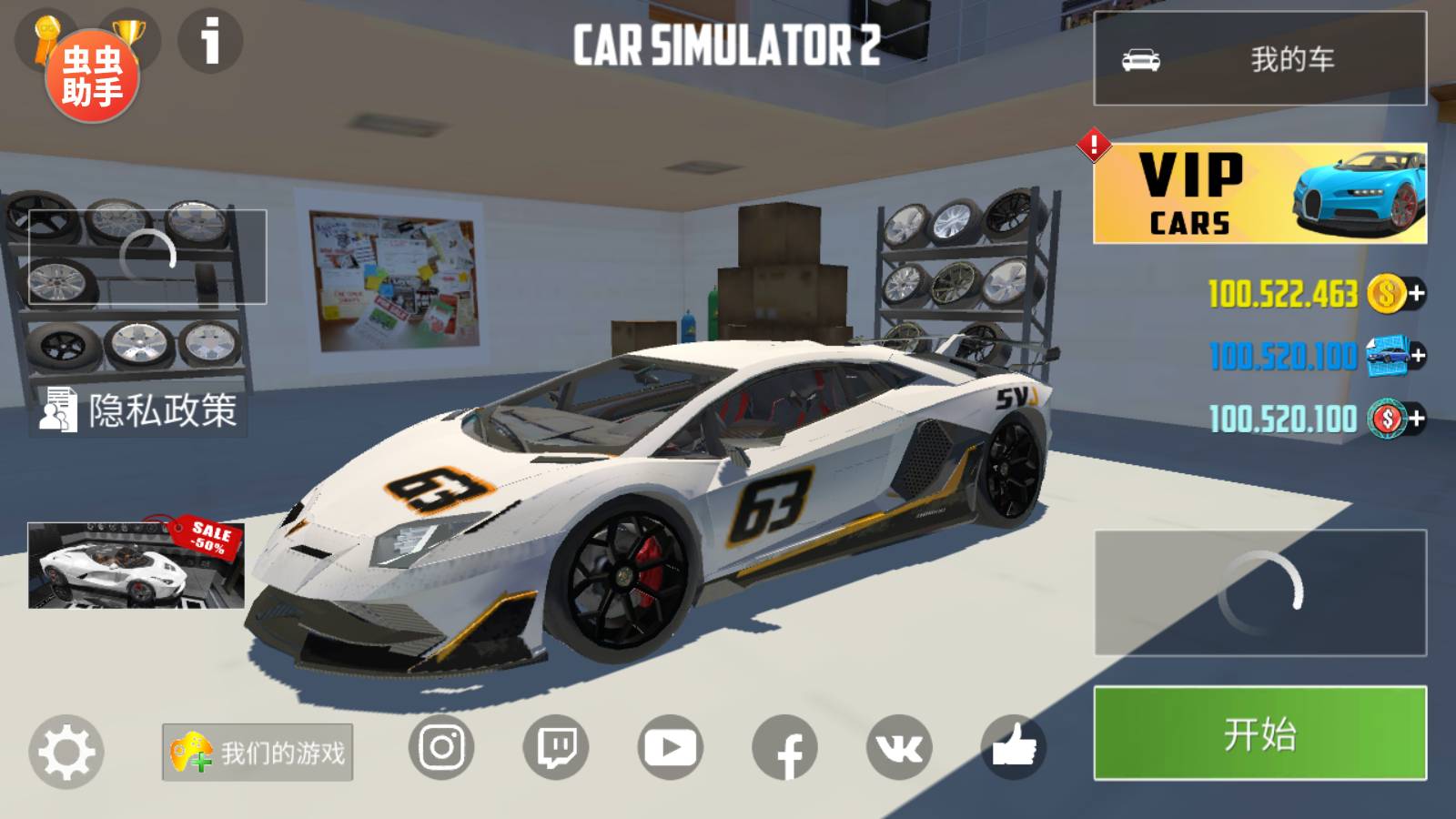Open the 50% sale car offer thumbnail
1456x819 pixels.
[x=136, y=565]
